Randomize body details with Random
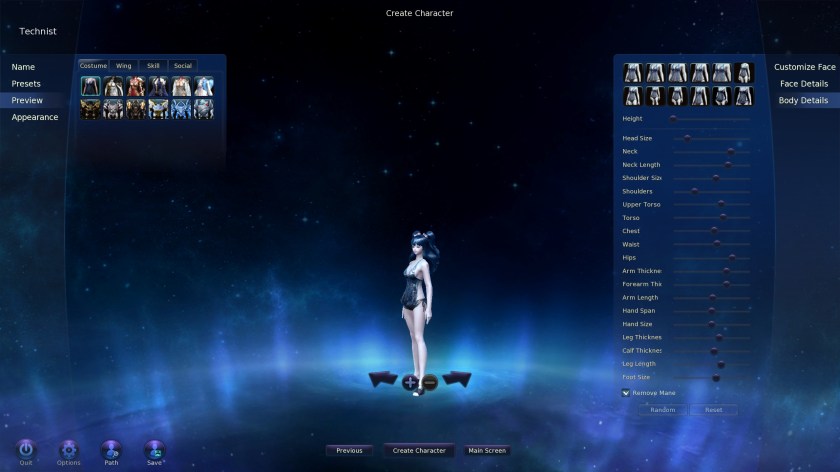The height and width of the screenshot is (472, 840). point(662,410)
